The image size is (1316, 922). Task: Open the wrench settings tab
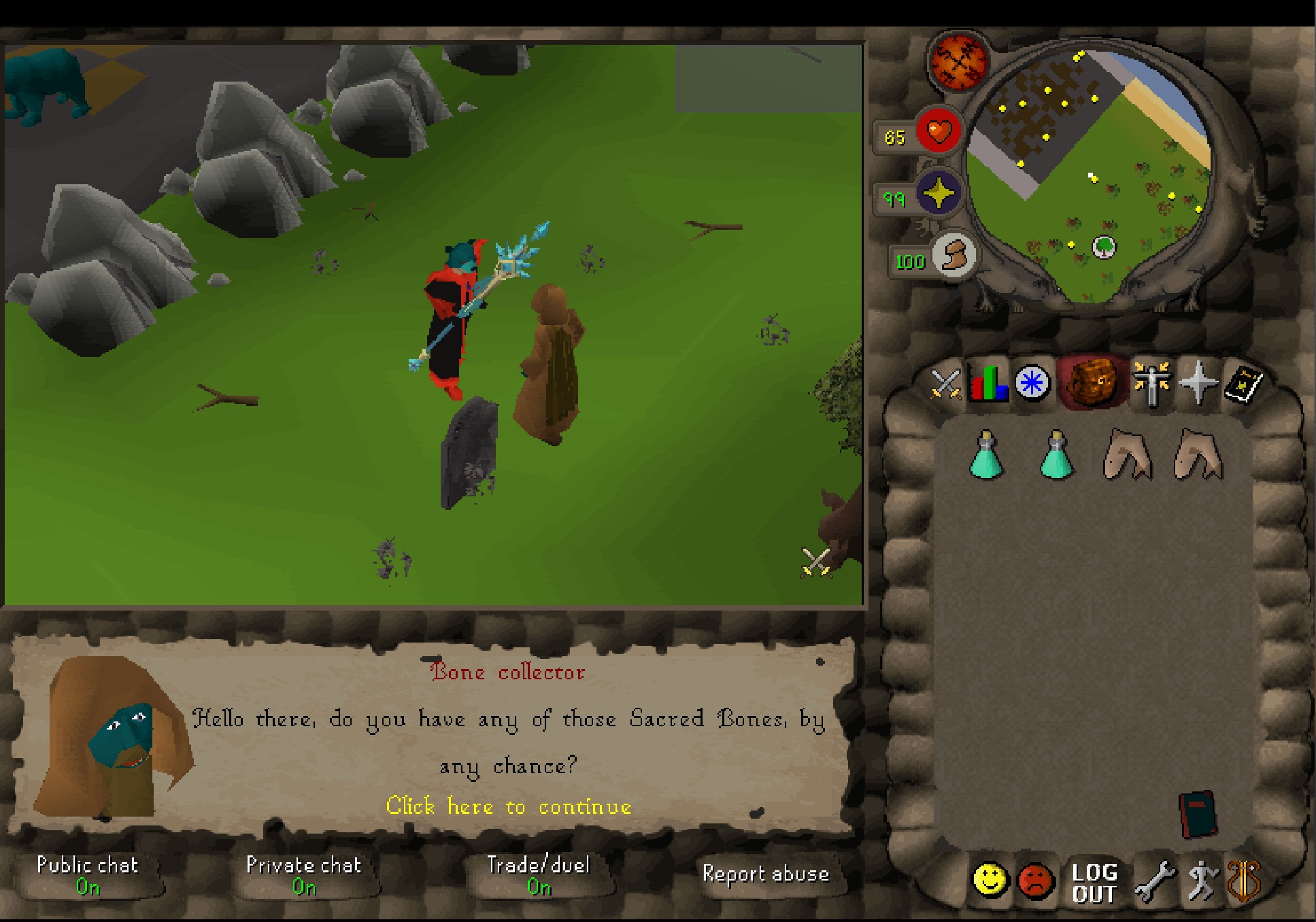[1154, 882]
